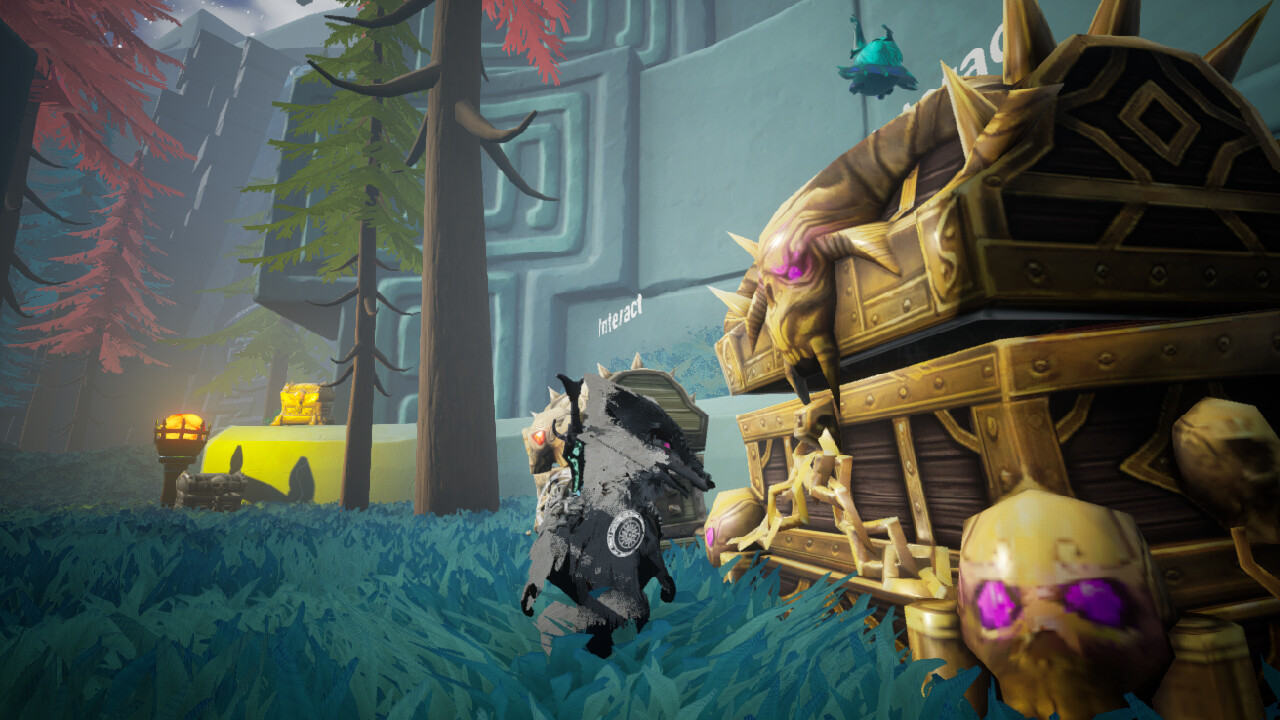The height and width of the screenshot is (720, 1280).
Task: Click the circular emblem on the character's back
Action: click(x=627, y=533)
